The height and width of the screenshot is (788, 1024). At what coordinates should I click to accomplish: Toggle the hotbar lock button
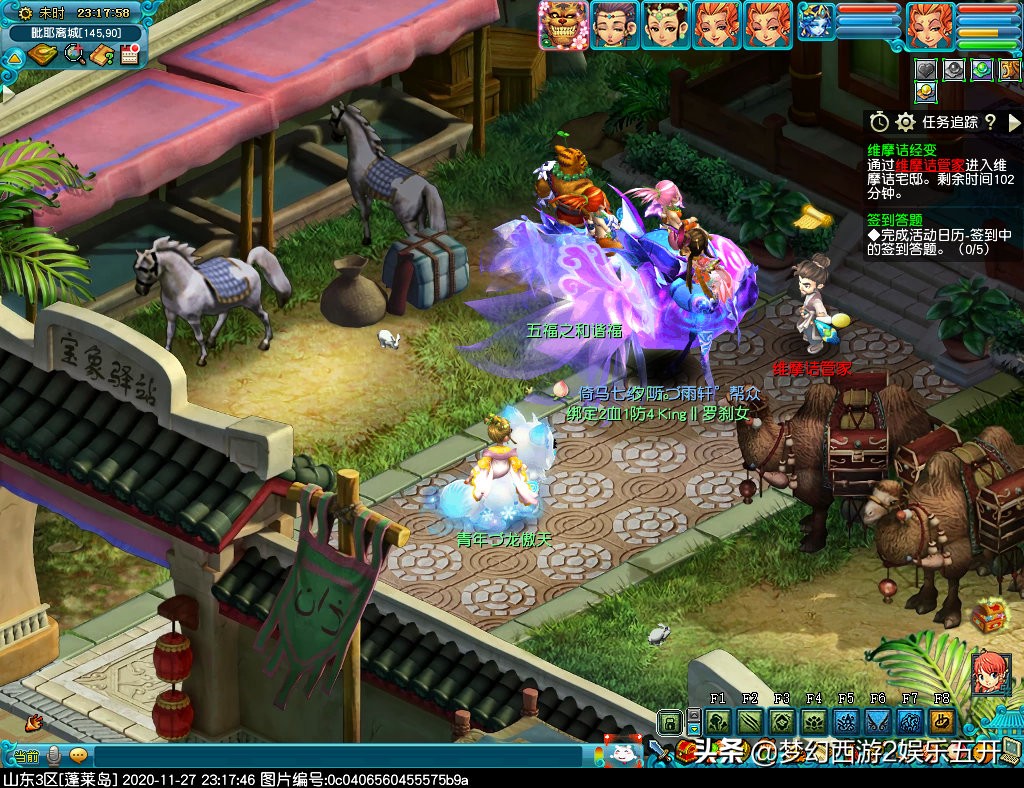[670, 721]
